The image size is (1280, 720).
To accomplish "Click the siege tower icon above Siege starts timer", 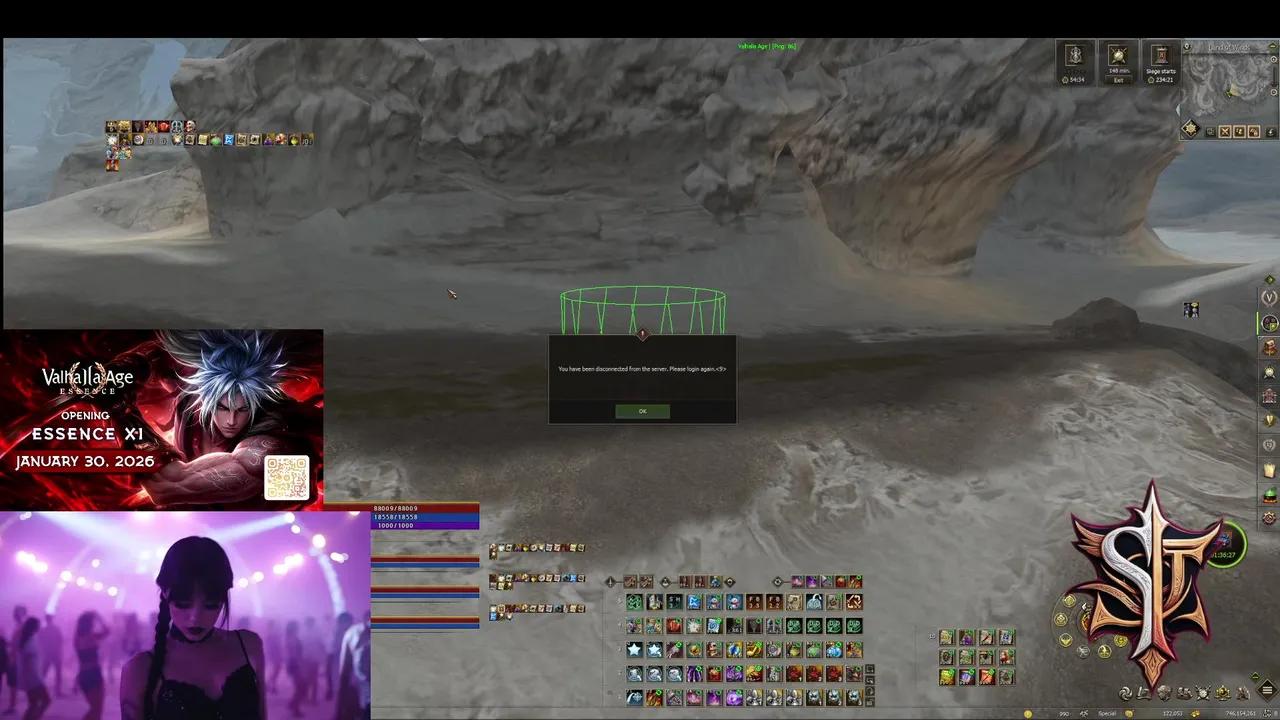I will click(1160, 55).
